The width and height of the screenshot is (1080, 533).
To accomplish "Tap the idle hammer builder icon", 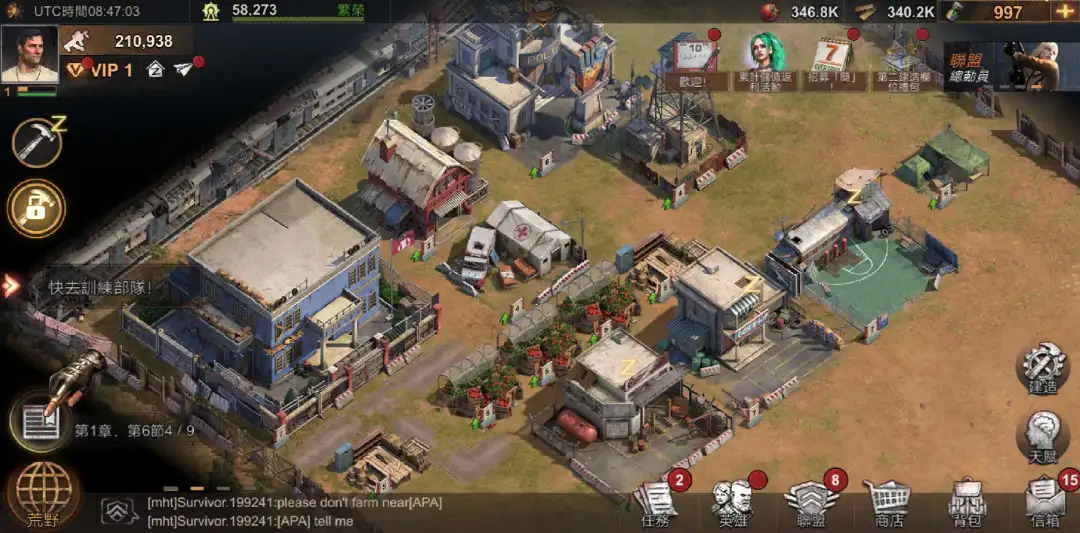I will (37, 141).
